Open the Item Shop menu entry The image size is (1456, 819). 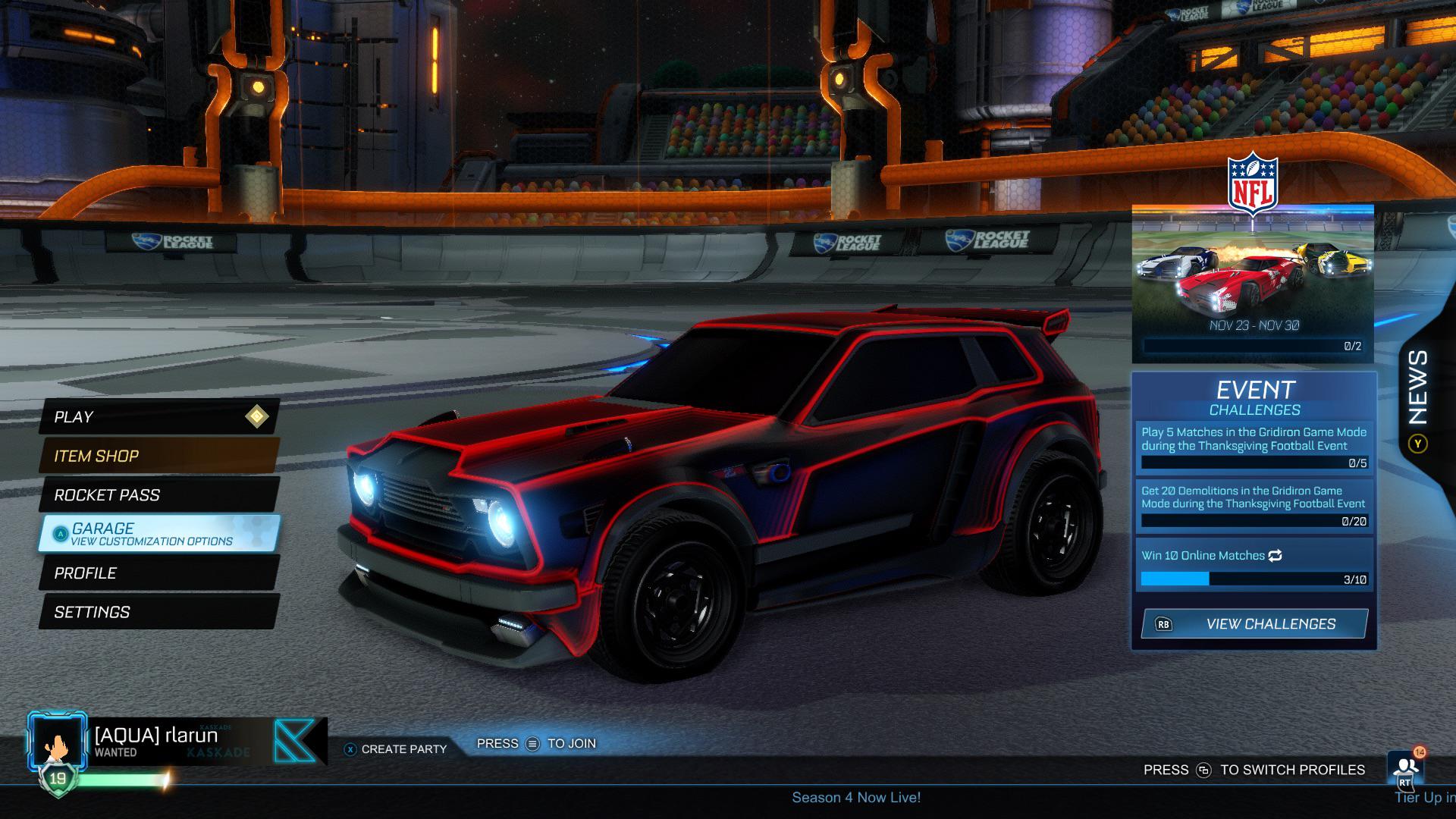[96, 456]
